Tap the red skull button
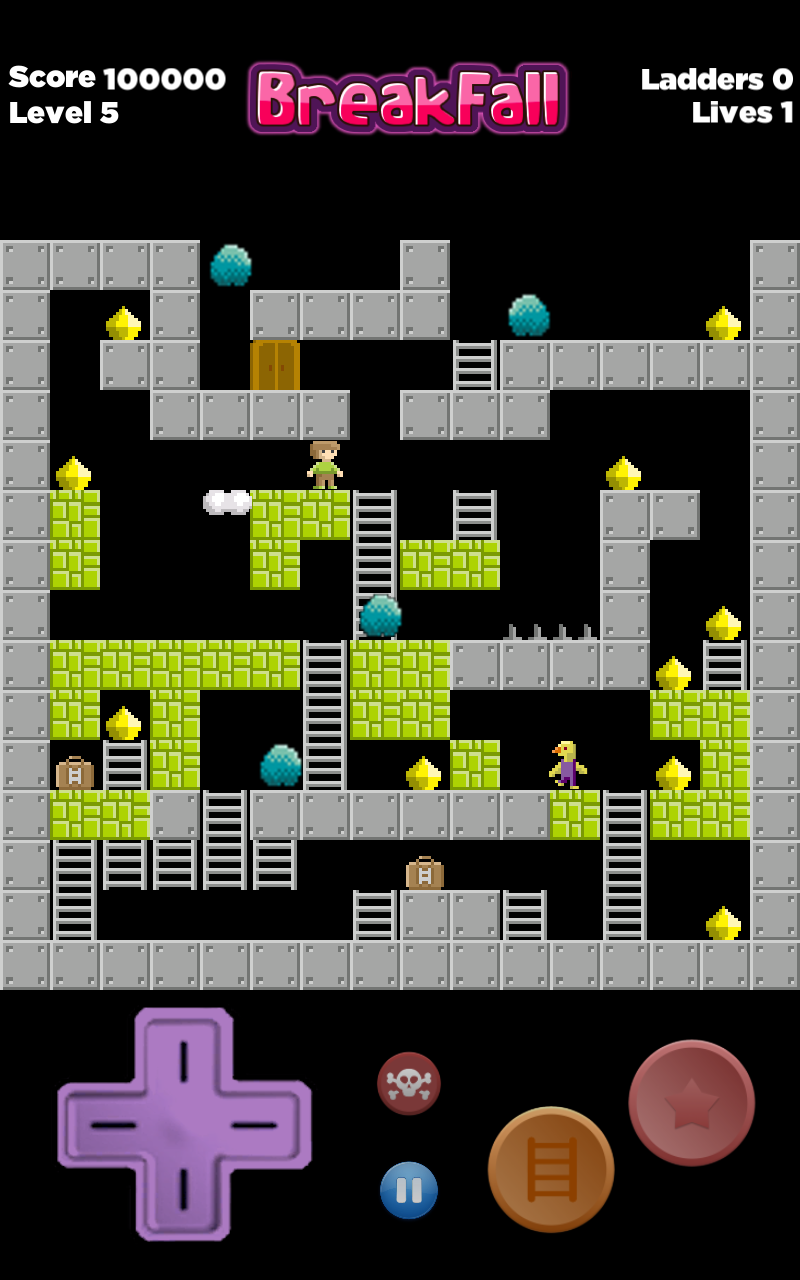Image resolution: width=800 pixels, height=1280 pixels. point(408,1083)
